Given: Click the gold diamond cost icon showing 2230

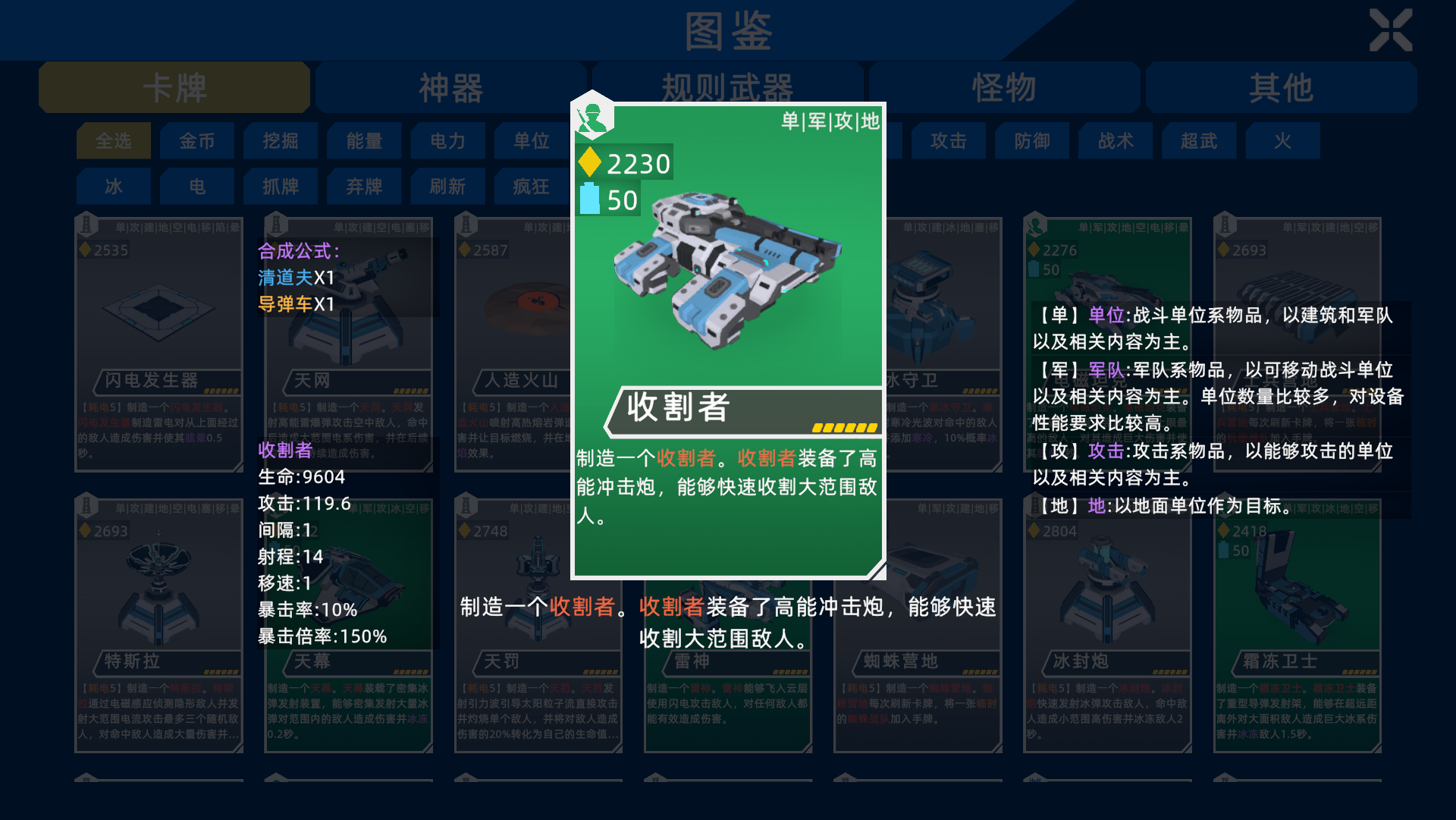Looking at the screenshot, I should coord(591,163).
